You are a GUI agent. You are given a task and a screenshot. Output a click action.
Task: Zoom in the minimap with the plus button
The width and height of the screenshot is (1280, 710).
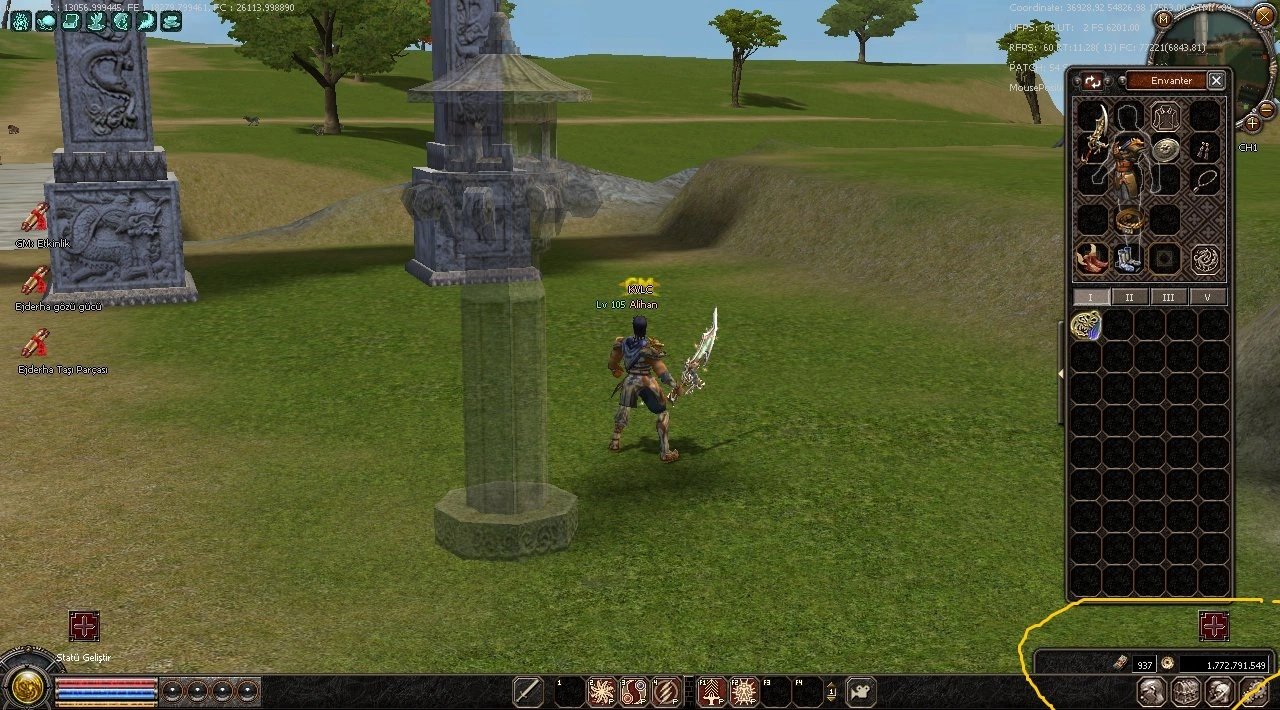coord(1251,123)
